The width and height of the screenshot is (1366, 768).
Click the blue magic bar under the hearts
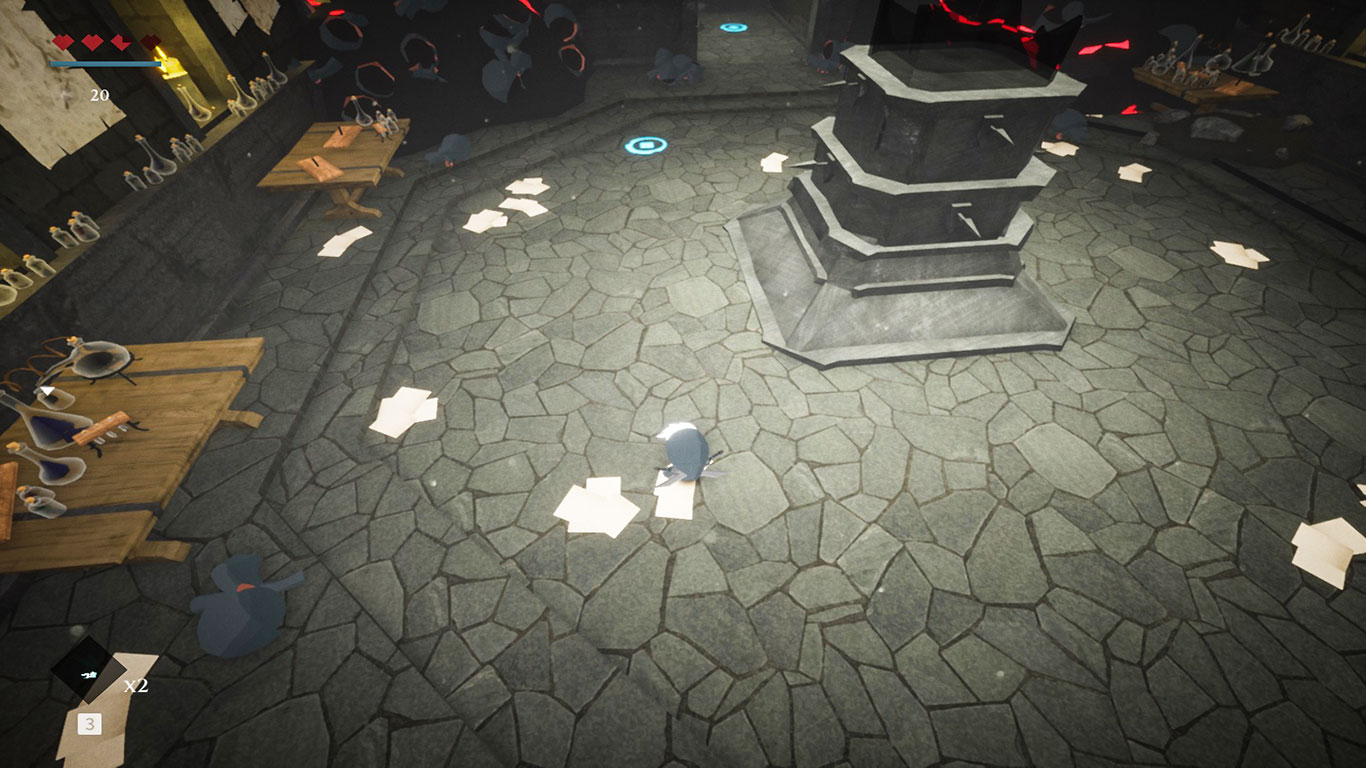[105, 64]
